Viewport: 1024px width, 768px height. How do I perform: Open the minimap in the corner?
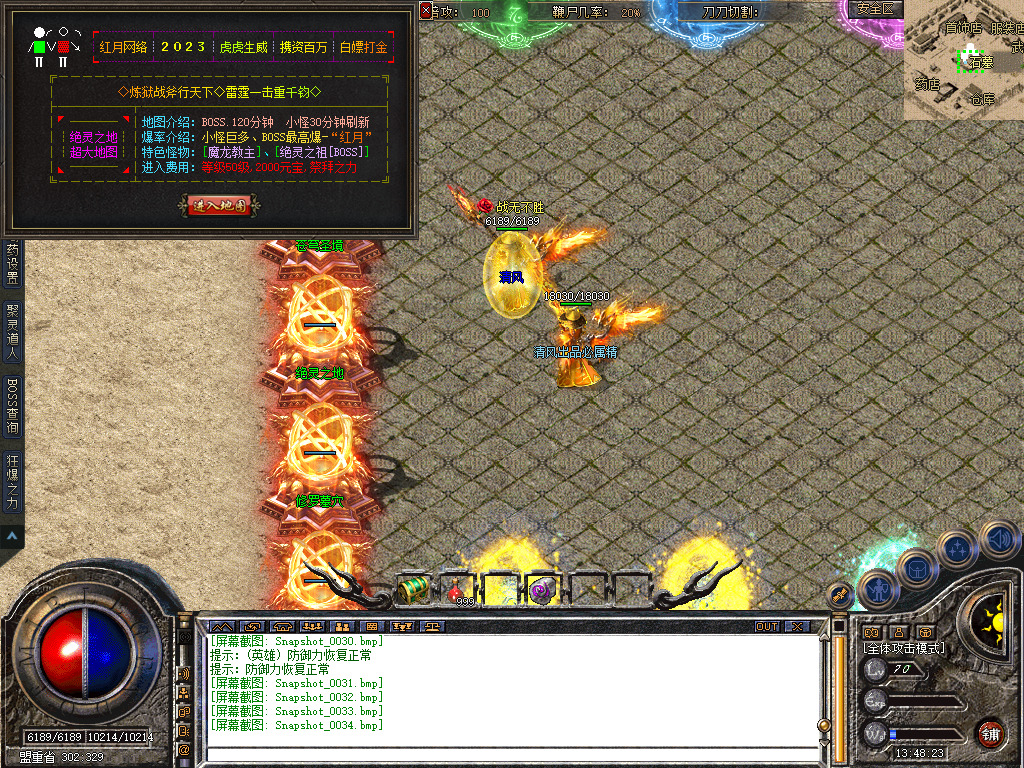point(964,60)
